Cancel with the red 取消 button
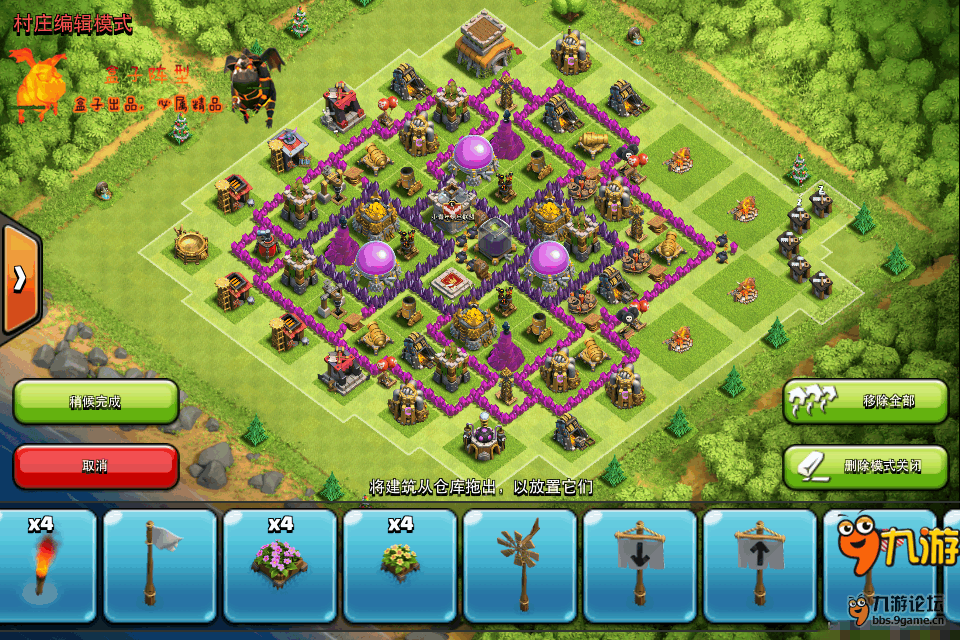The image size is (960, 640). (96, 466)
